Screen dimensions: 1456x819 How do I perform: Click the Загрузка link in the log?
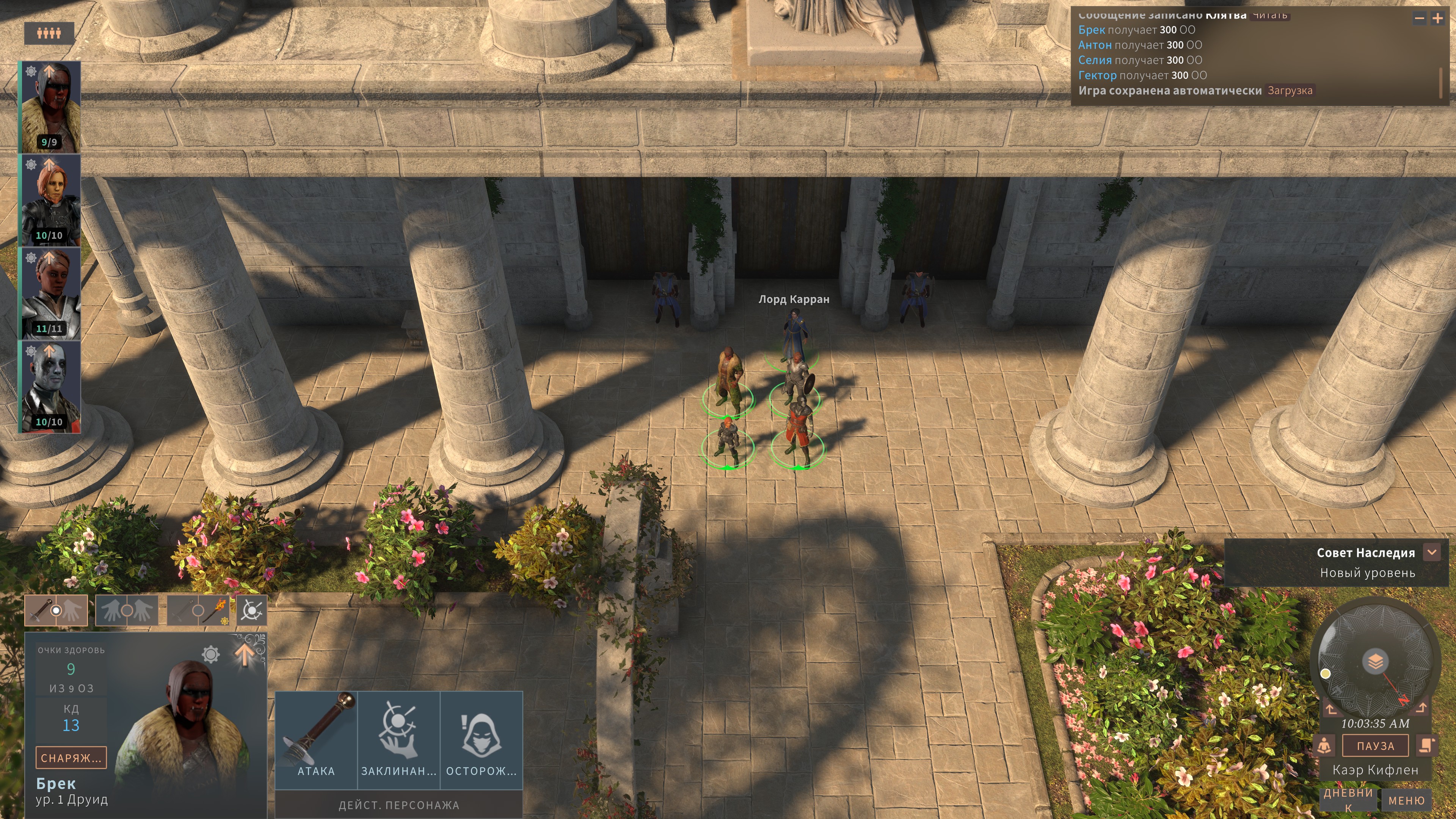click(x=1289, y=91)
